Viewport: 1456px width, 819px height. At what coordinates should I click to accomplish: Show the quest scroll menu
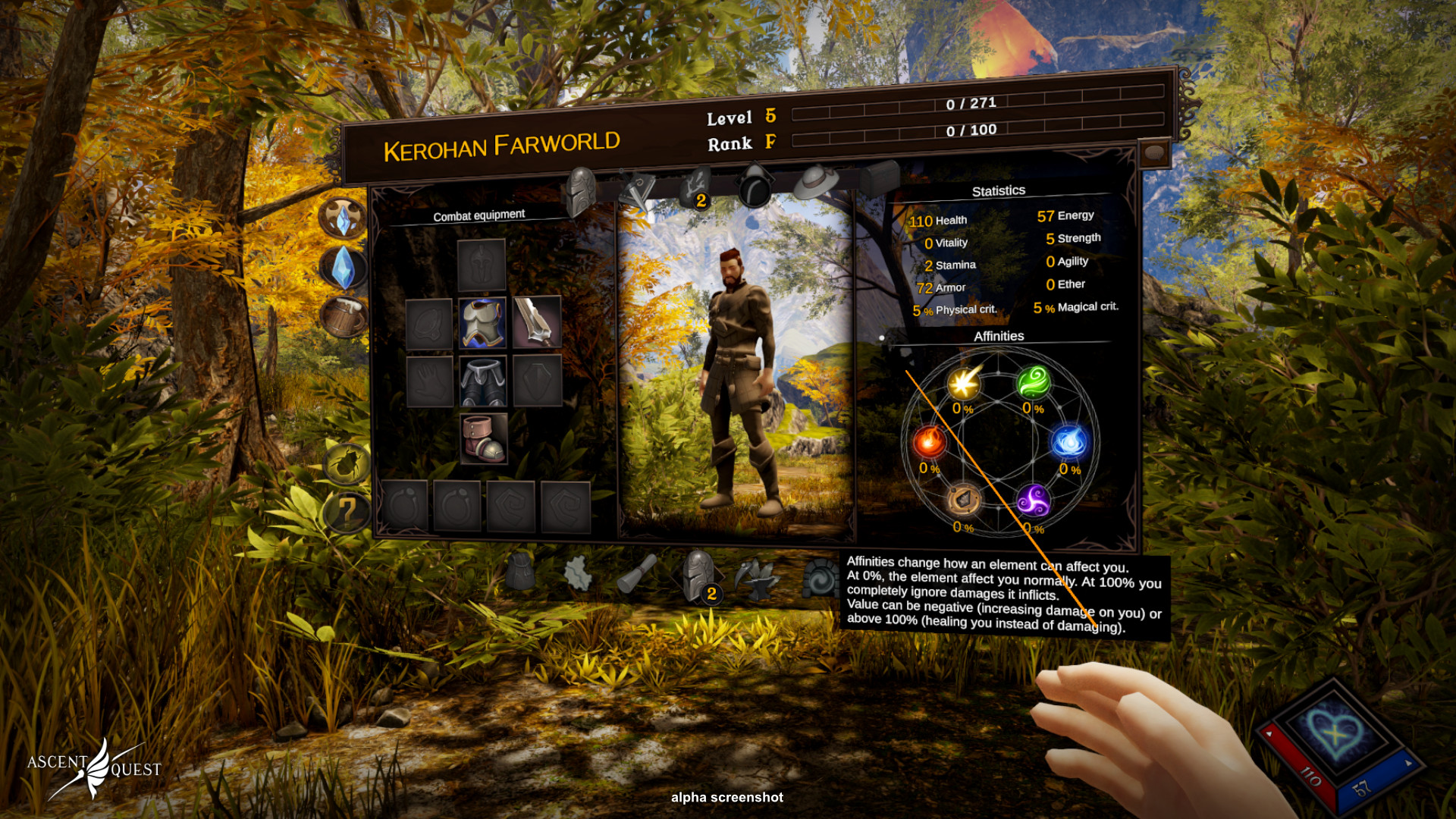(635, 574)
